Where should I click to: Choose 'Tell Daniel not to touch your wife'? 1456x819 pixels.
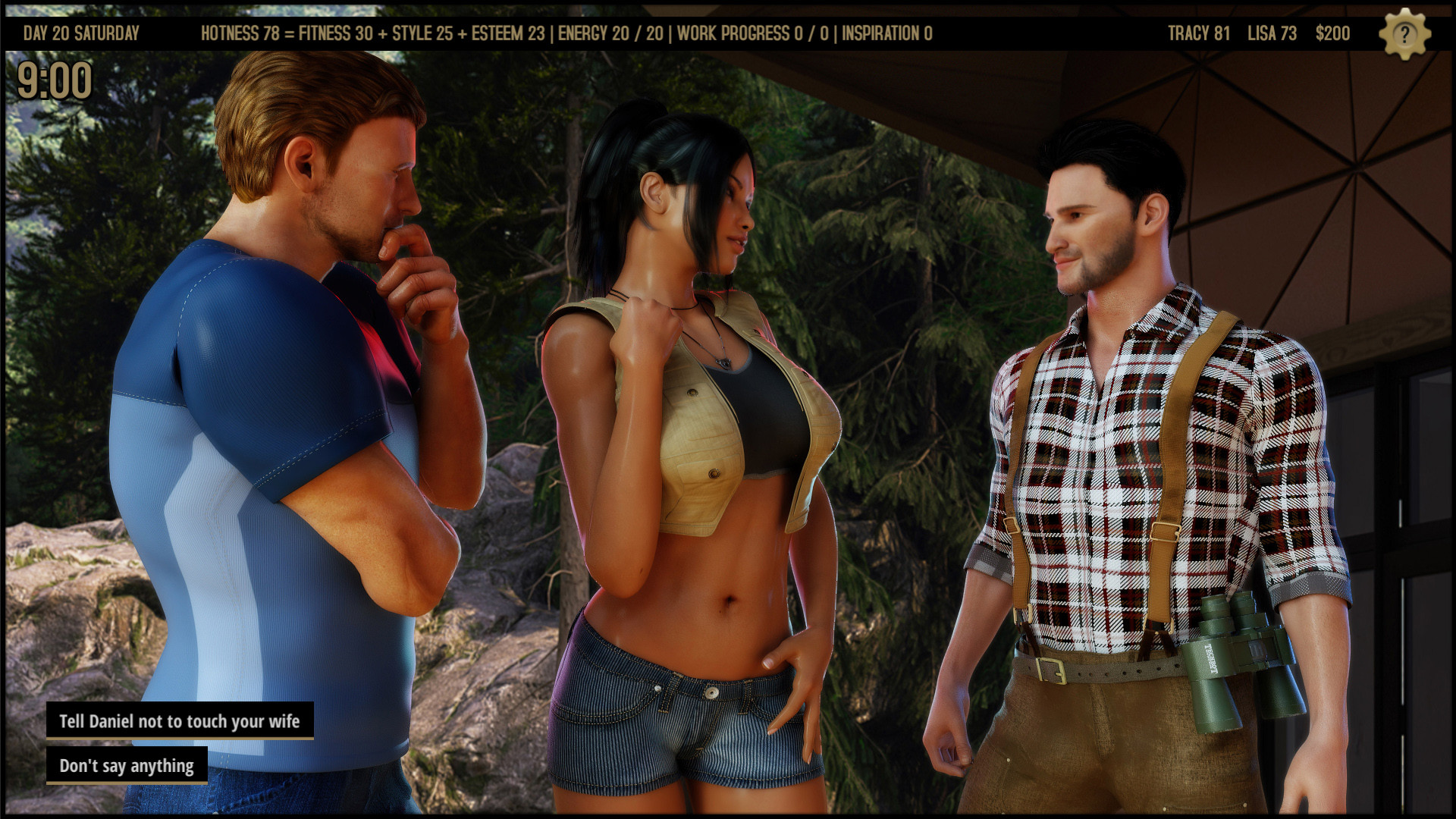[x=180, y=722]
